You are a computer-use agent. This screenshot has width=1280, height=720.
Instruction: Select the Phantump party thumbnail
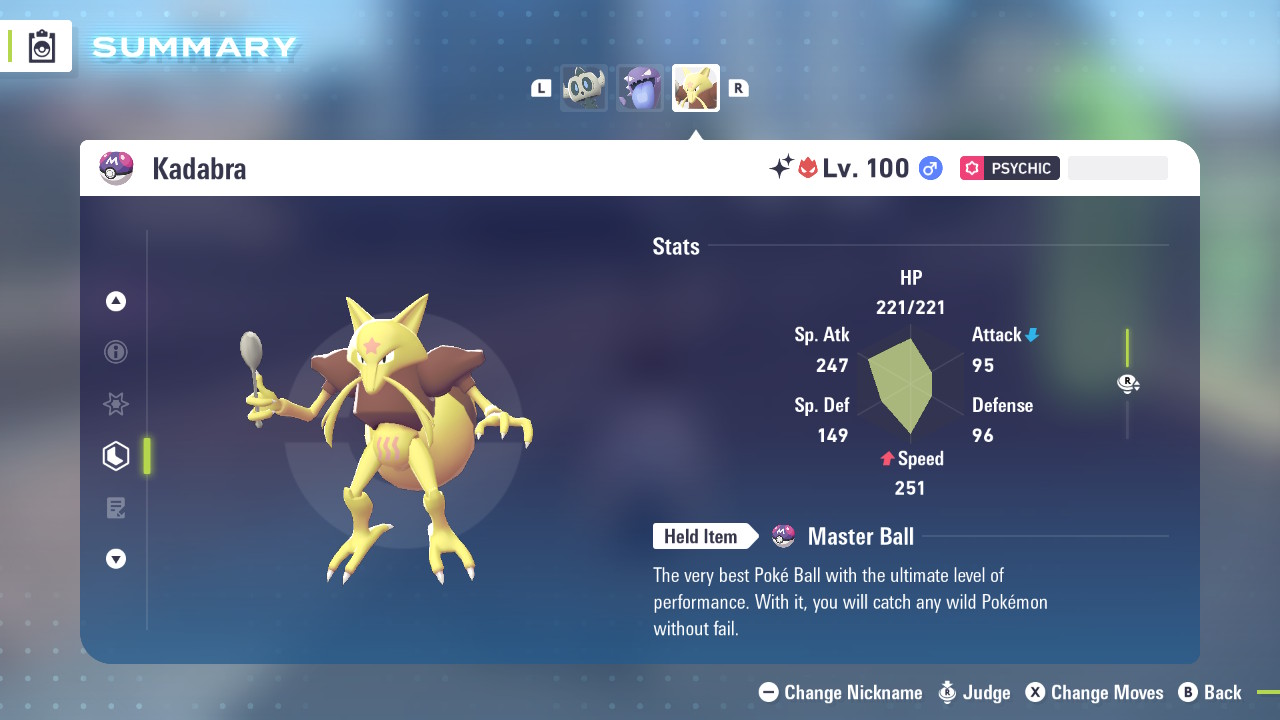pos(584,88)
